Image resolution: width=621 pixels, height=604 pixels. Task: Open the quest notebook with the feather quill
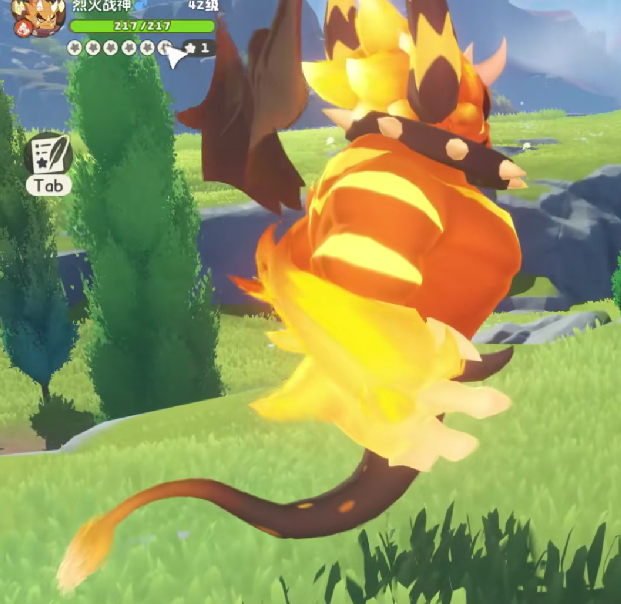(x=47, y=155)
